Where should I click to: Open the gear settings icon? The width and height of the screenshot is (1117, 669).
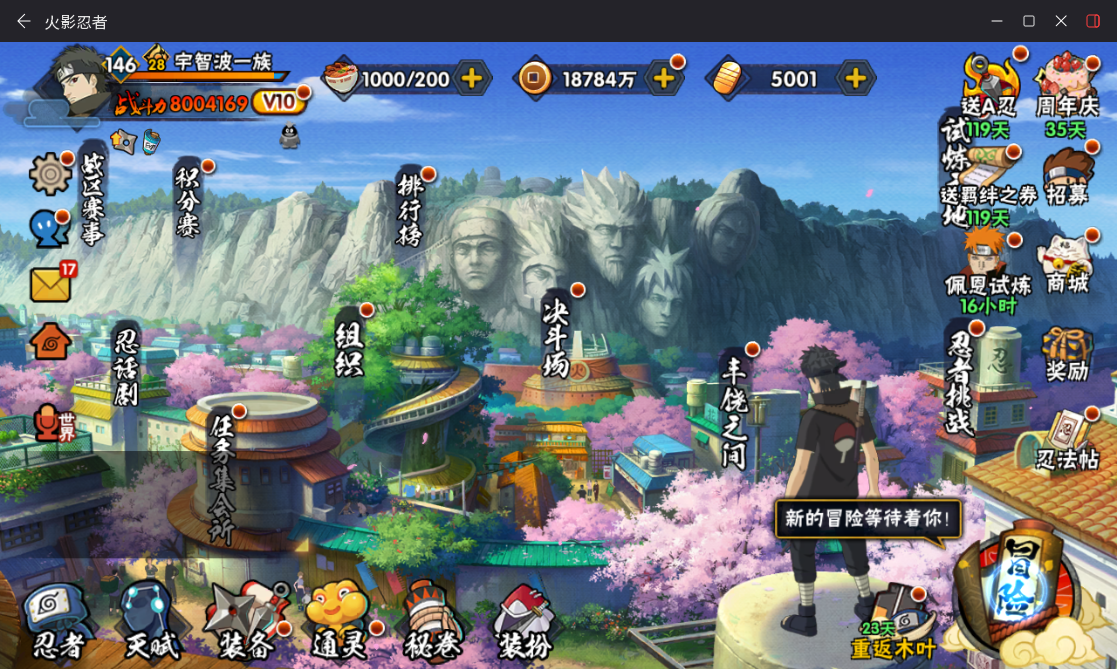coord(50,175)
